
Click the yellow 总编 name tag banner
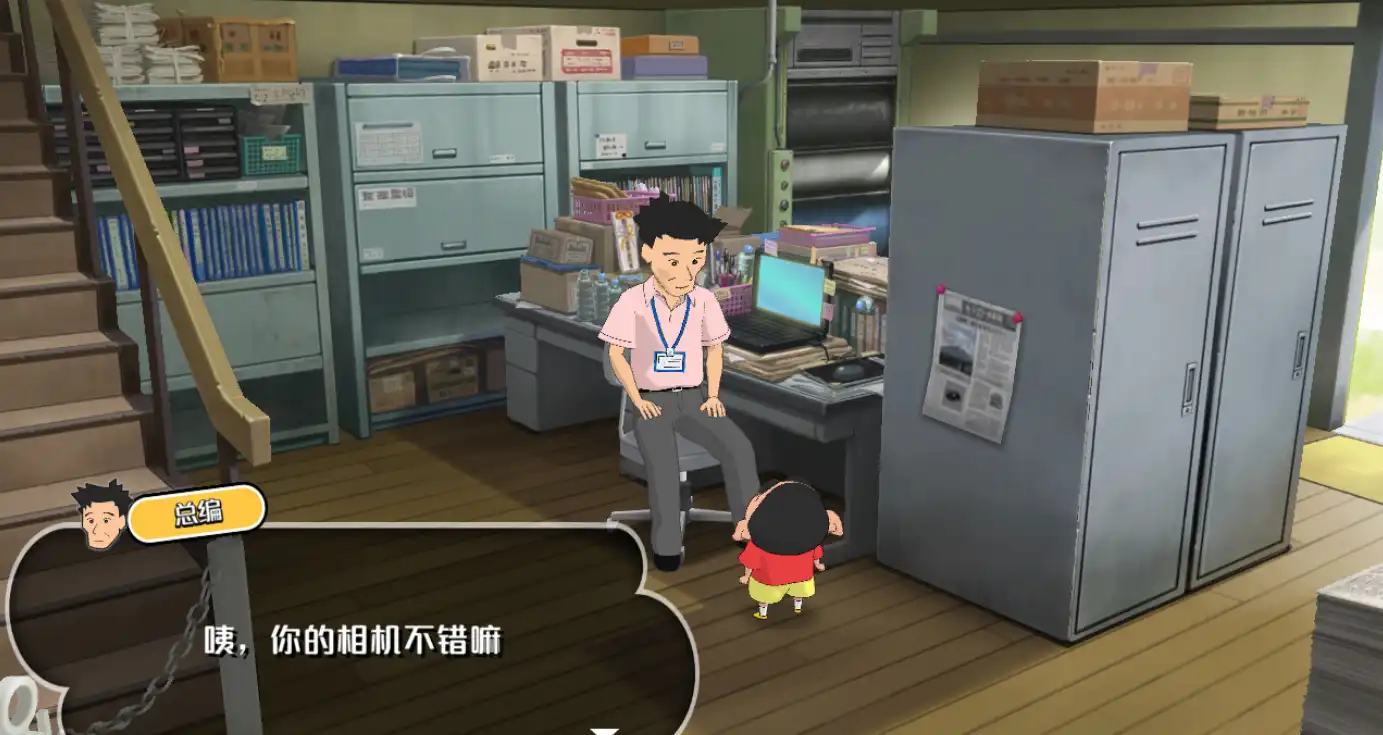197,513
